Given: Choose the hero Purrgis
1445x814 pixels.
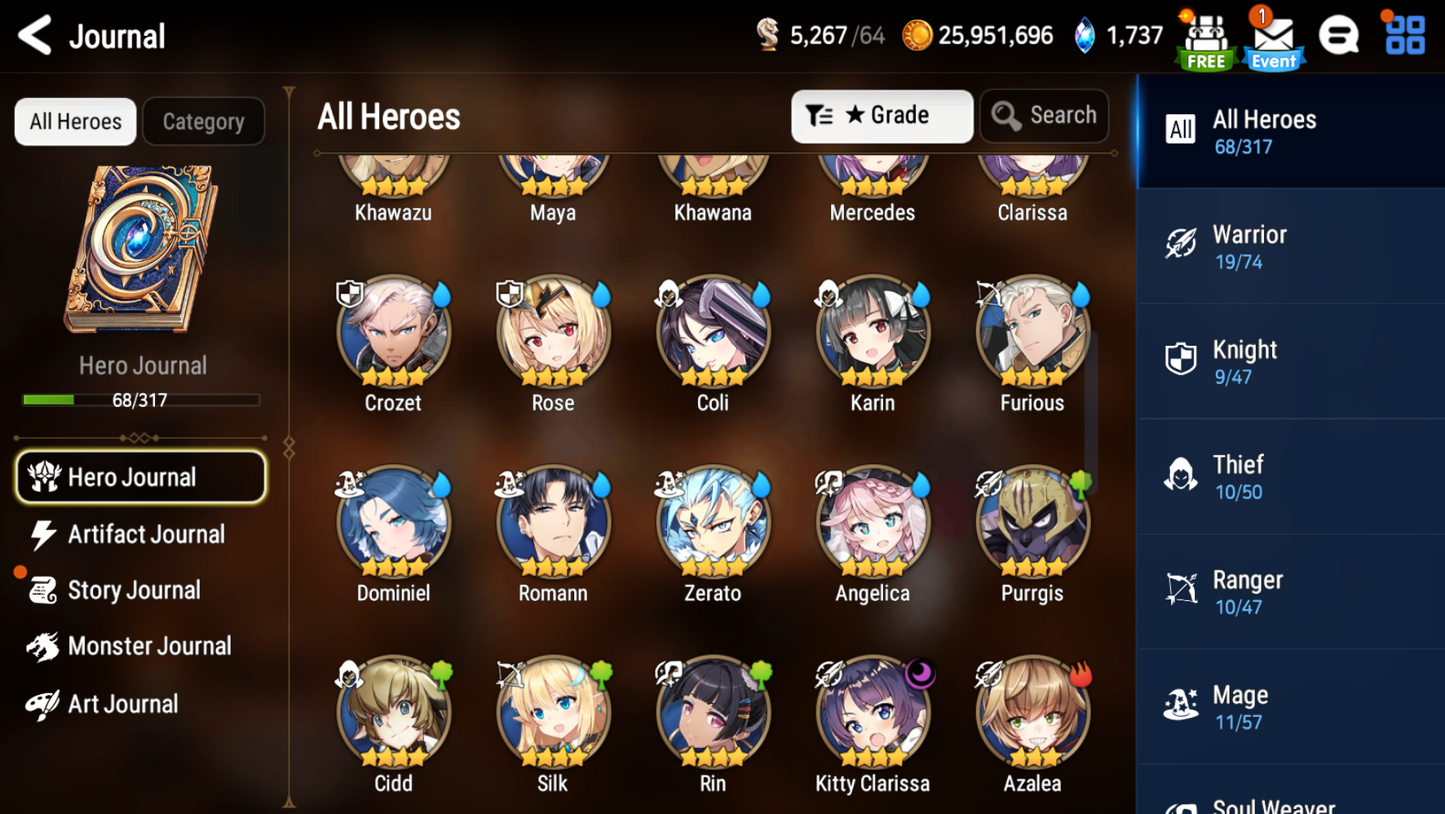Looking at the screenshot, I should [x=1032, y=524].
